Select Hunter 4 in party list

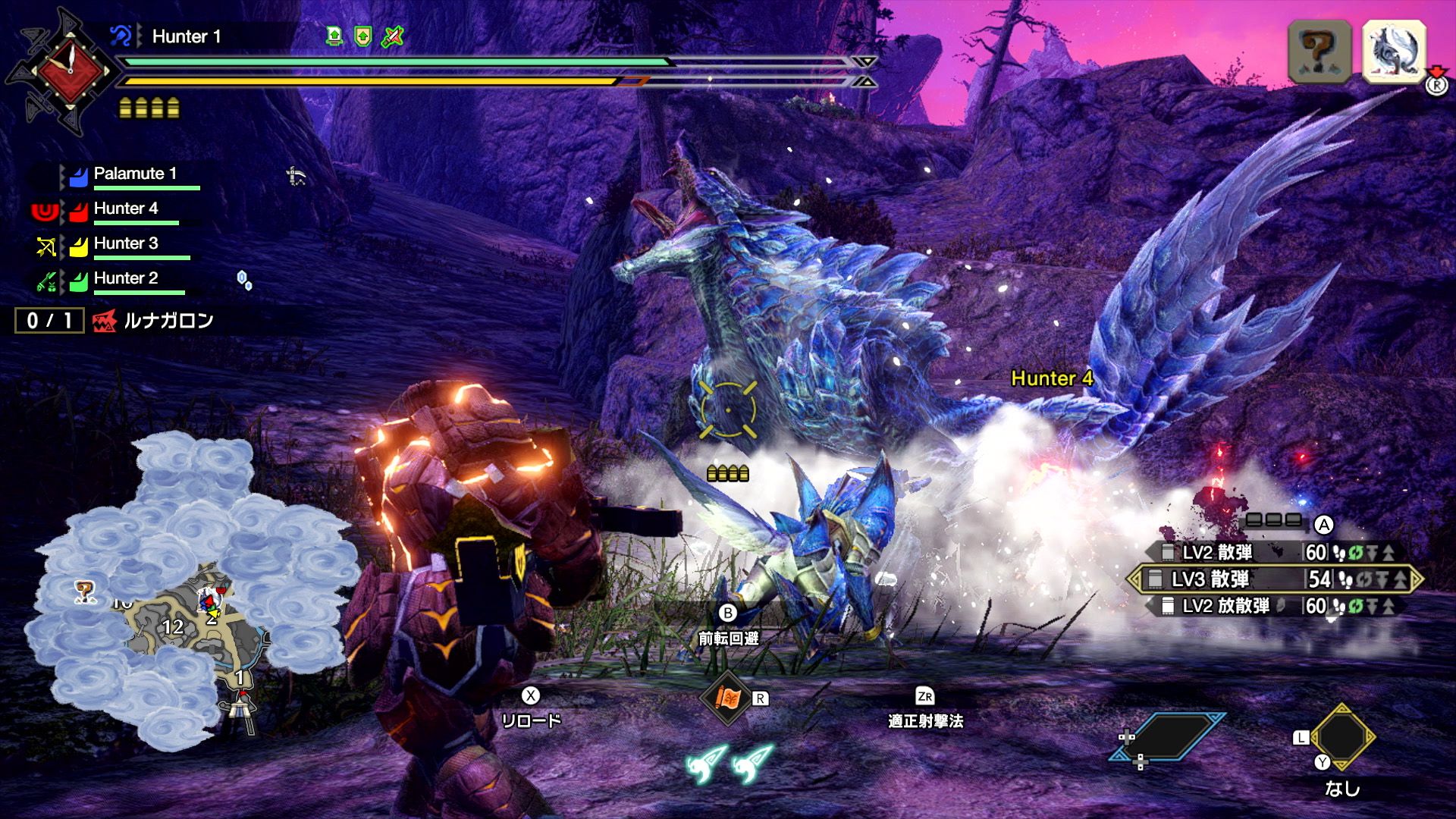(x=126, y=209)
